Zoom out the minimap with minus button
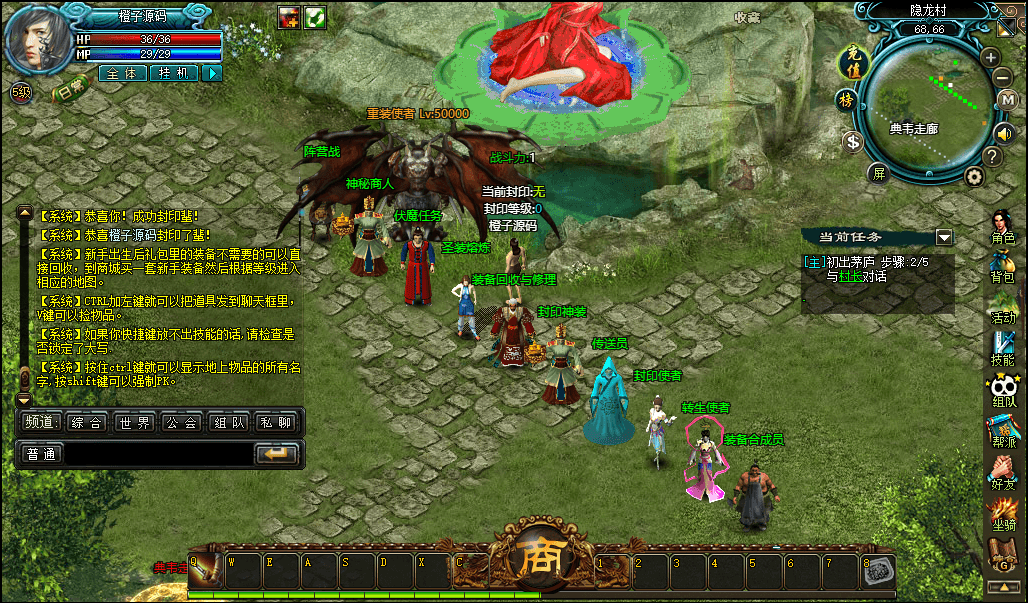The width and height of the screenshot is (1028, 603). point(1002,77)
